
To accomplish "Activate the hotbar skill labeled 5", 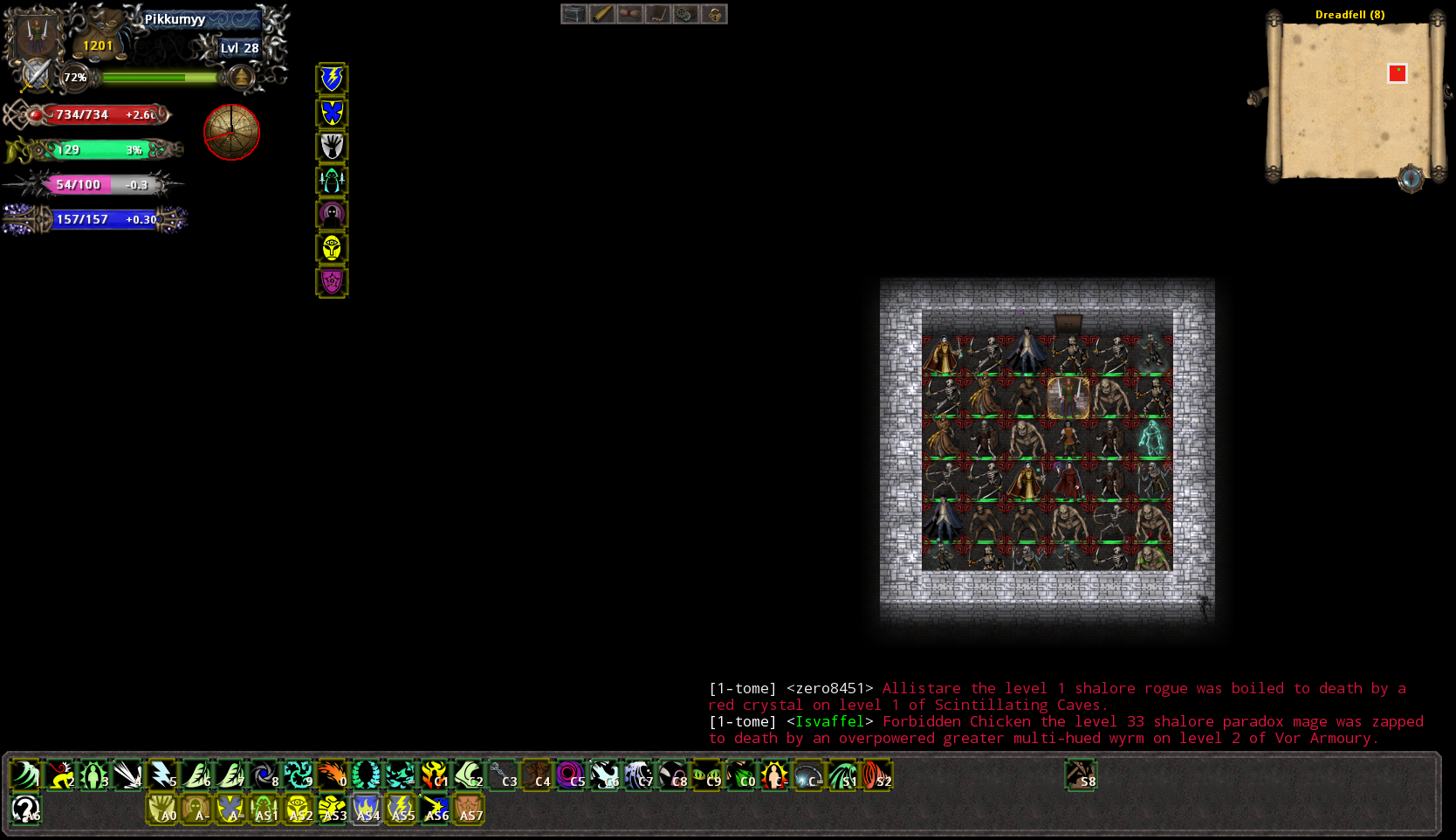I will [x=162, y=775].
